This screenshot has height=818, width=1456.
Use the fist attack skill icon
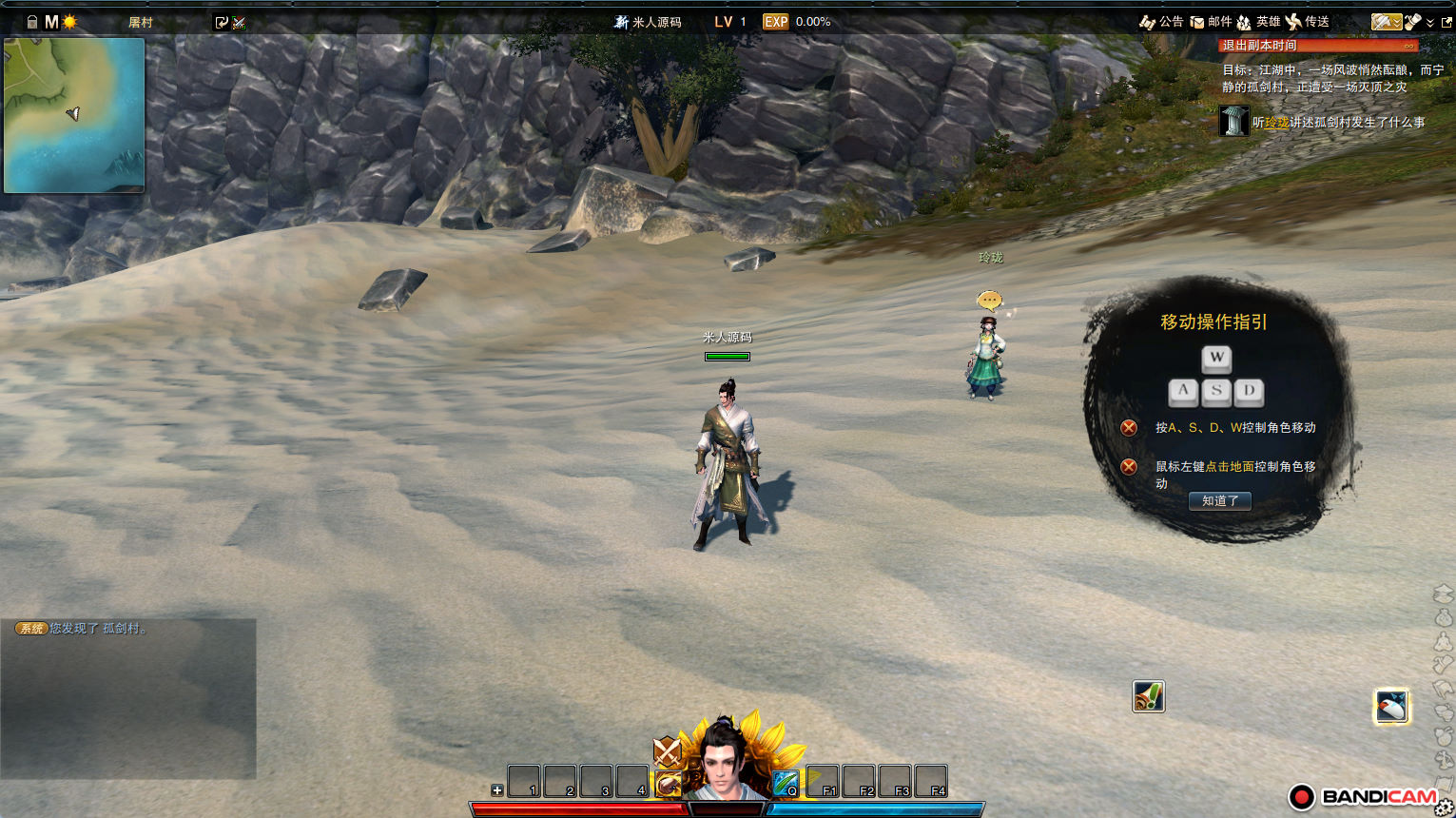(x=669, y=784)
